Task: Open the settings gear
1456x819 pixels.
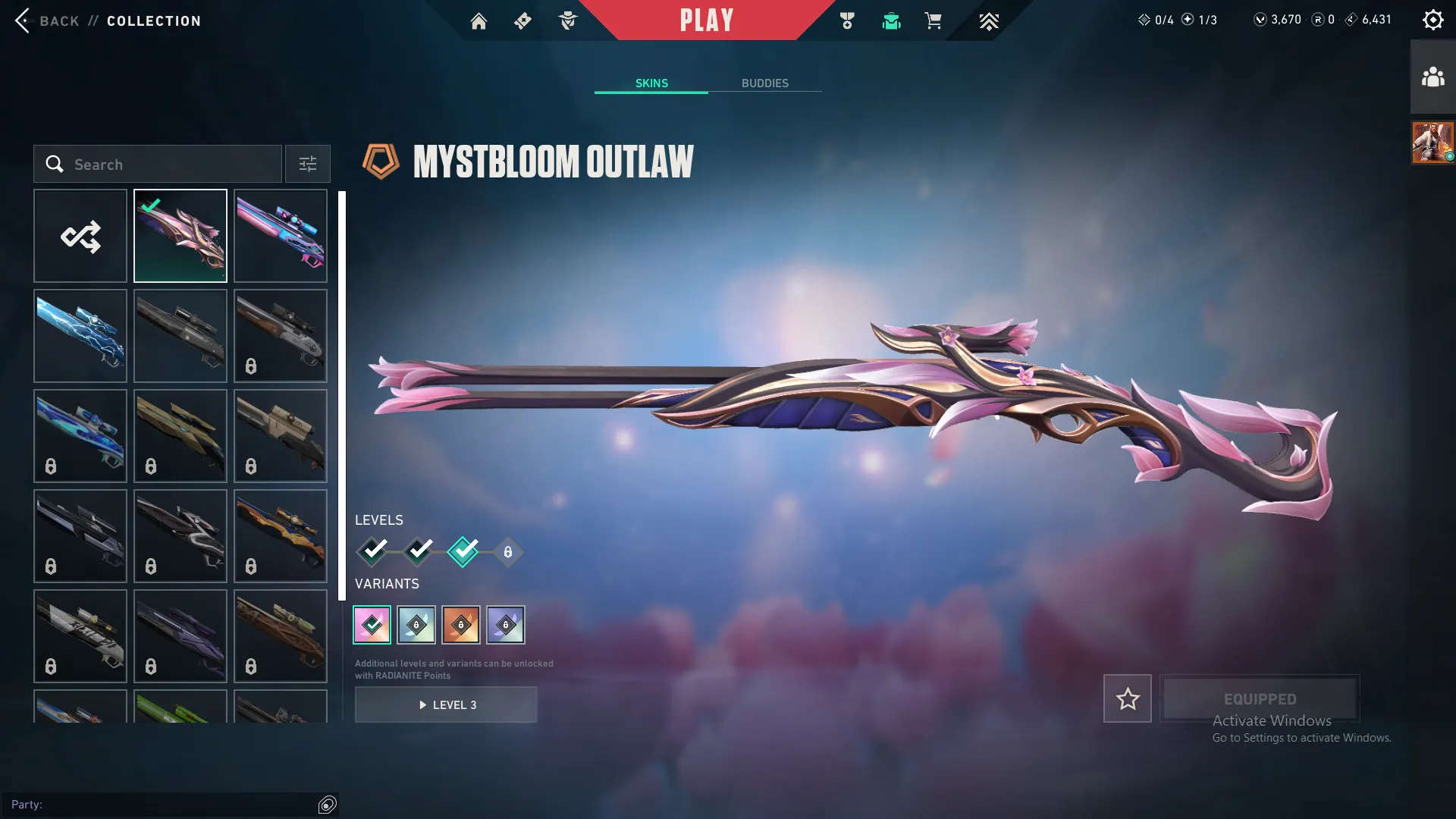Action: pos(1433,19)
